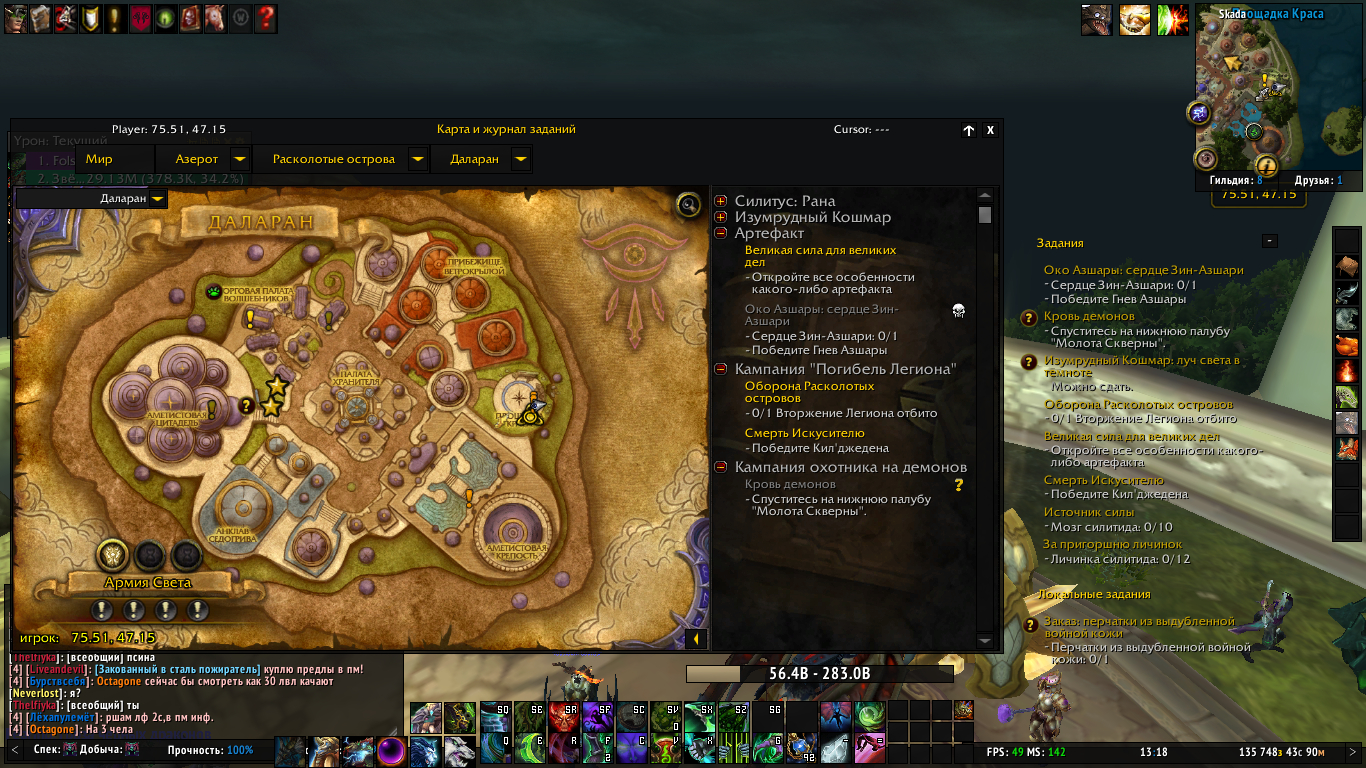Image resolution: width=1366 pixels, height=768 pixels.
Task: Expand the Изумрудный Кошмар quest category
Action: pyautogui.click(x=721, y=217)
